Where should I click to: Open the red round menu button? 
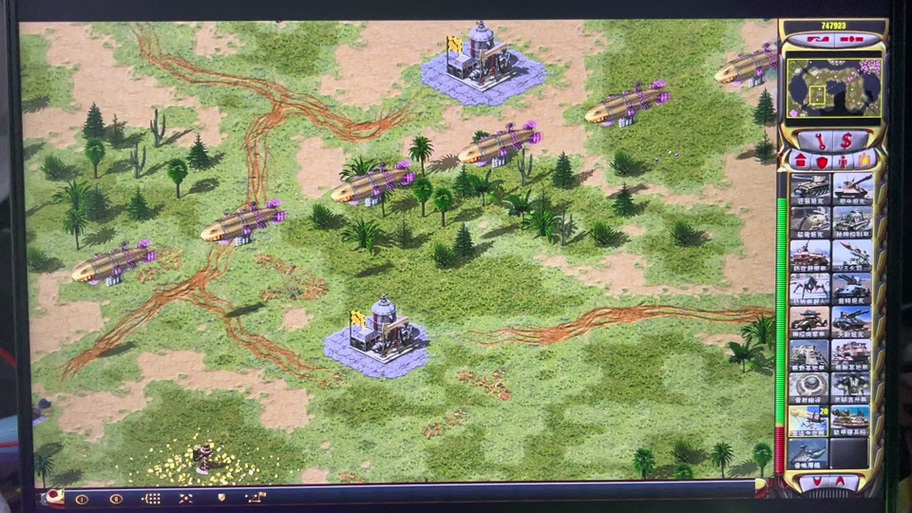pos(51,496)
